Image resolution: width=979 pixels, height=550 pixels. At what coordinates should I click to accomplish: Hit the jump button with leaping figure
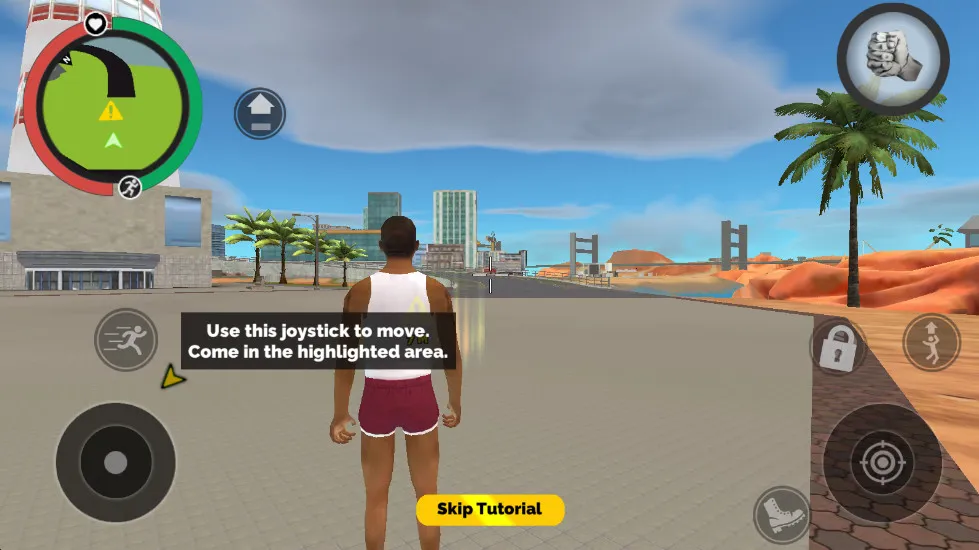(931, 343)
